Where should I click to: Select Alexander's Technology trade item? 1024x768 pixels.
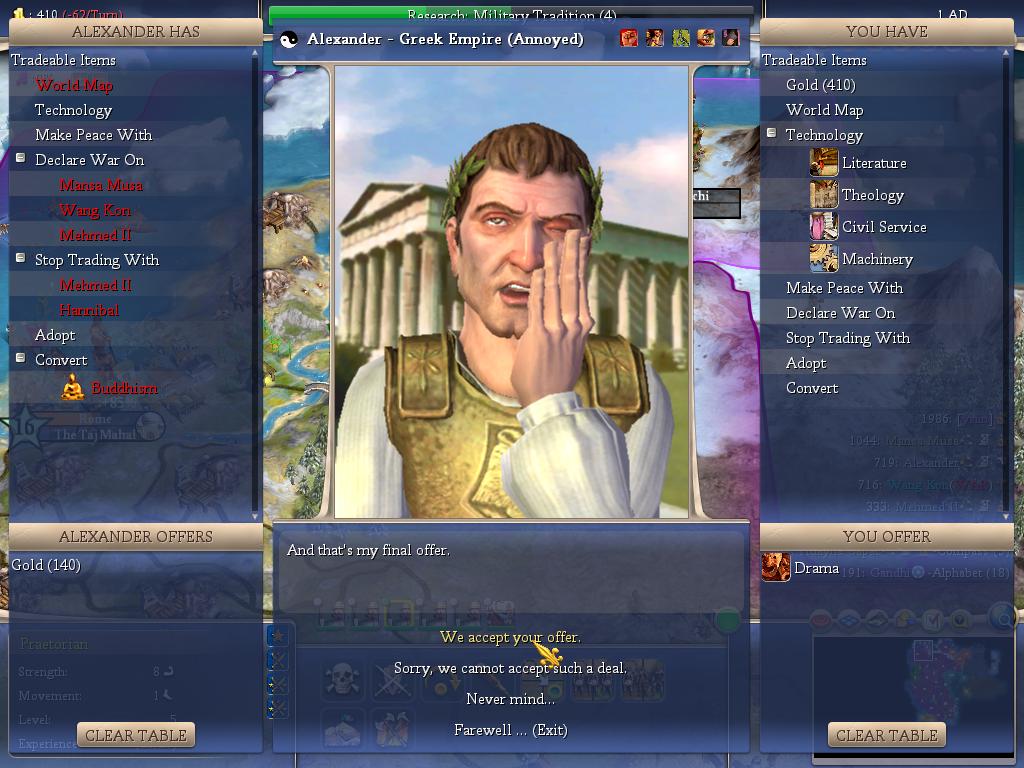73,110
